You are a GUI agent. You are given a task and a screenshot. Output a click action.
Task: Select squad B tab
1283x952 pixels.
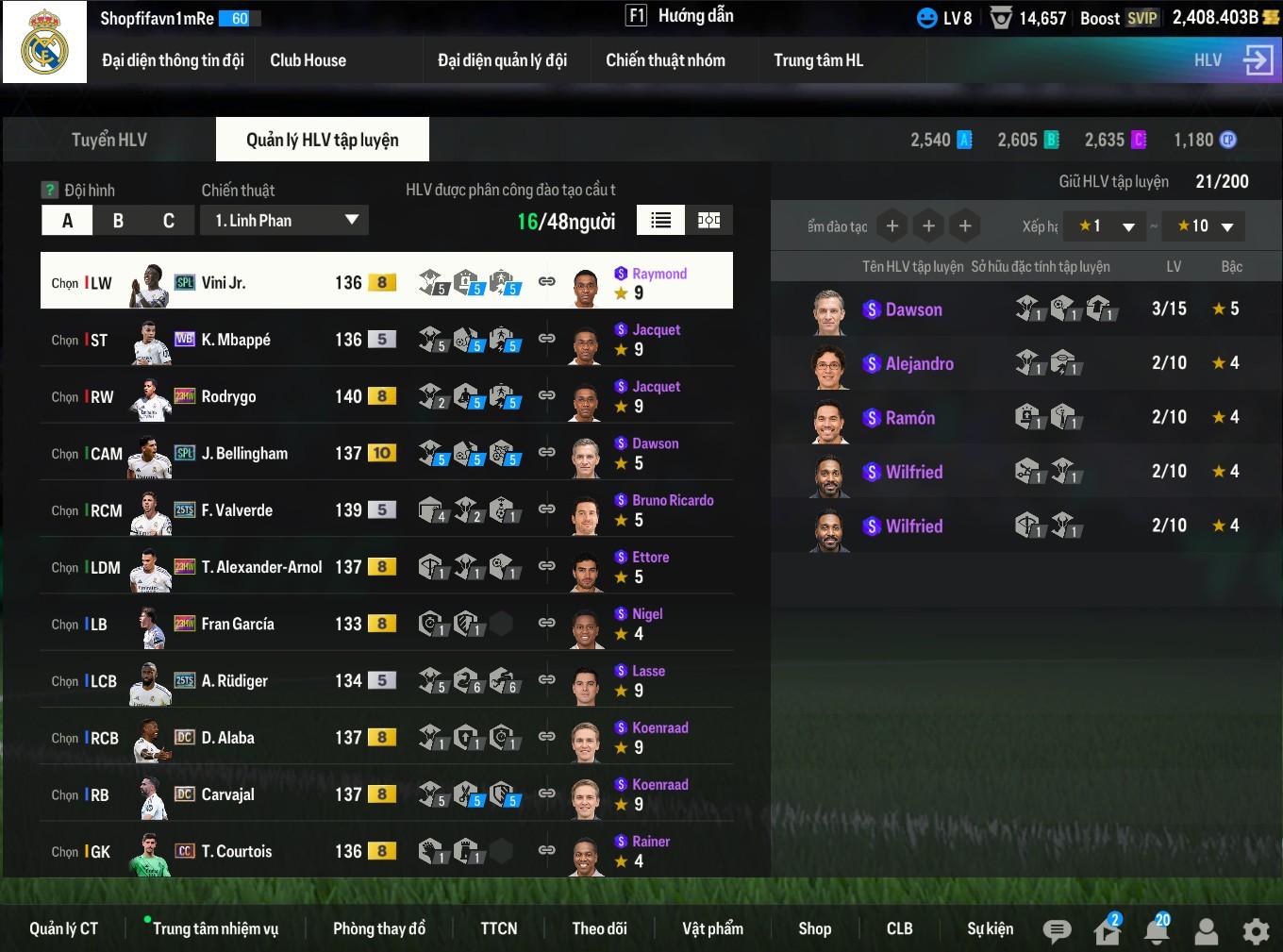(118, 221)
